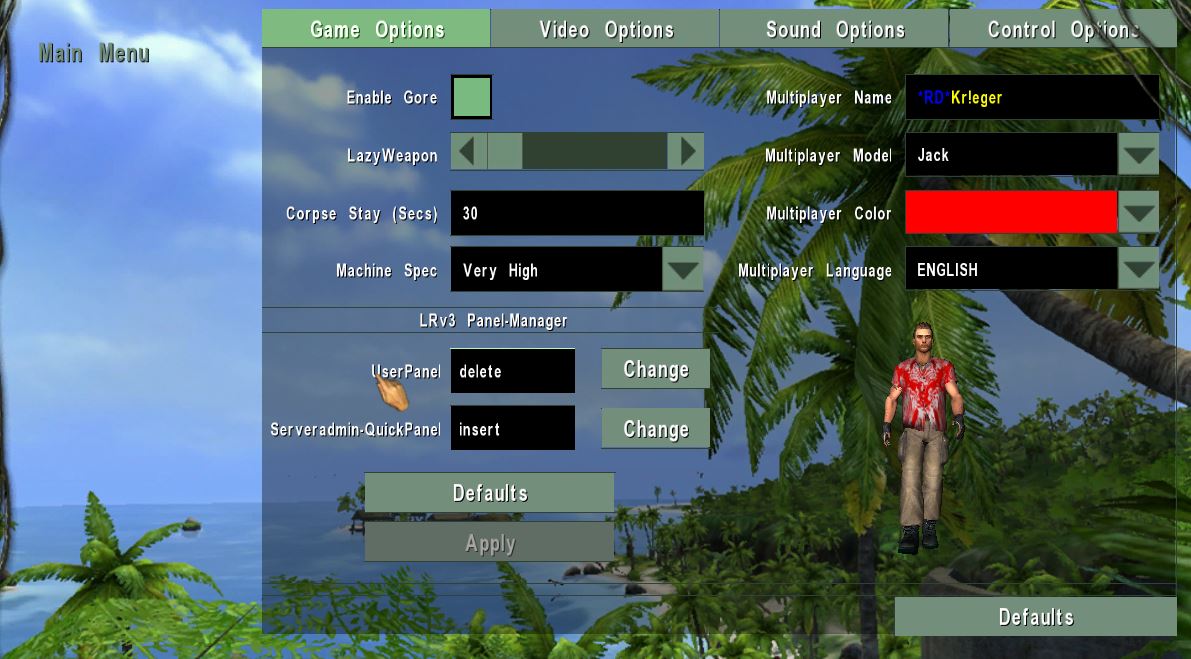Expand the Multiplayer Model dropdown
1191x659 pixels.
(1138, 155)
